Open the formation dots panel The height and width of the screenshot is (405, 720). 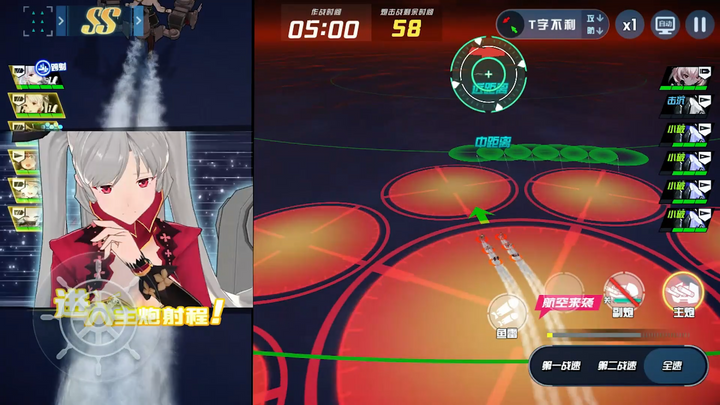tap(37, 19)
